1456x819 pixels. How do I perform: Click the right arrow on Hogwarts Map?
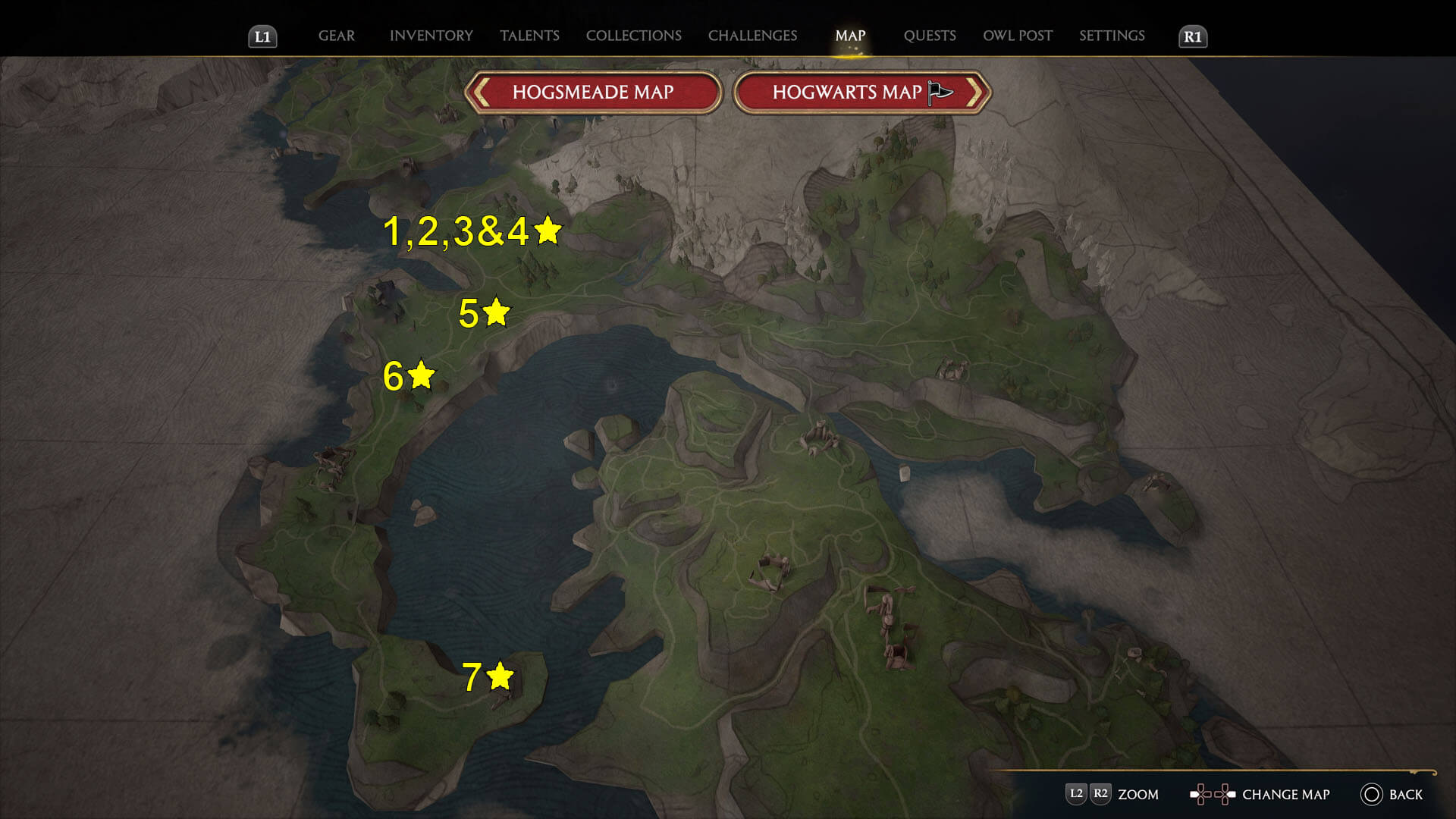click(977, 91)
